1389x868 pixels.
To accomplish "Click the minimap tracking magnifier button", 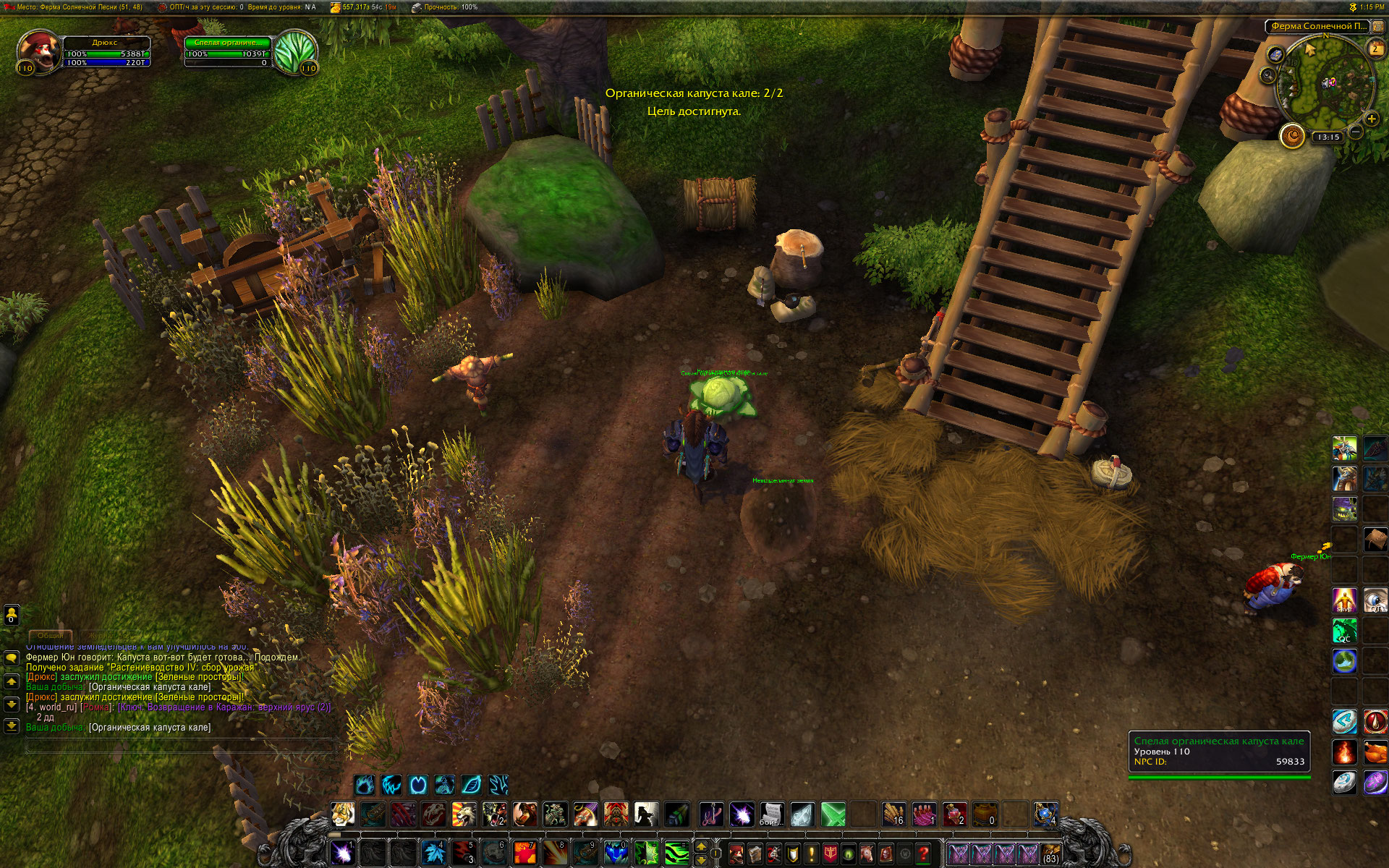I will pyautogui.click(x=1275, y=55).
